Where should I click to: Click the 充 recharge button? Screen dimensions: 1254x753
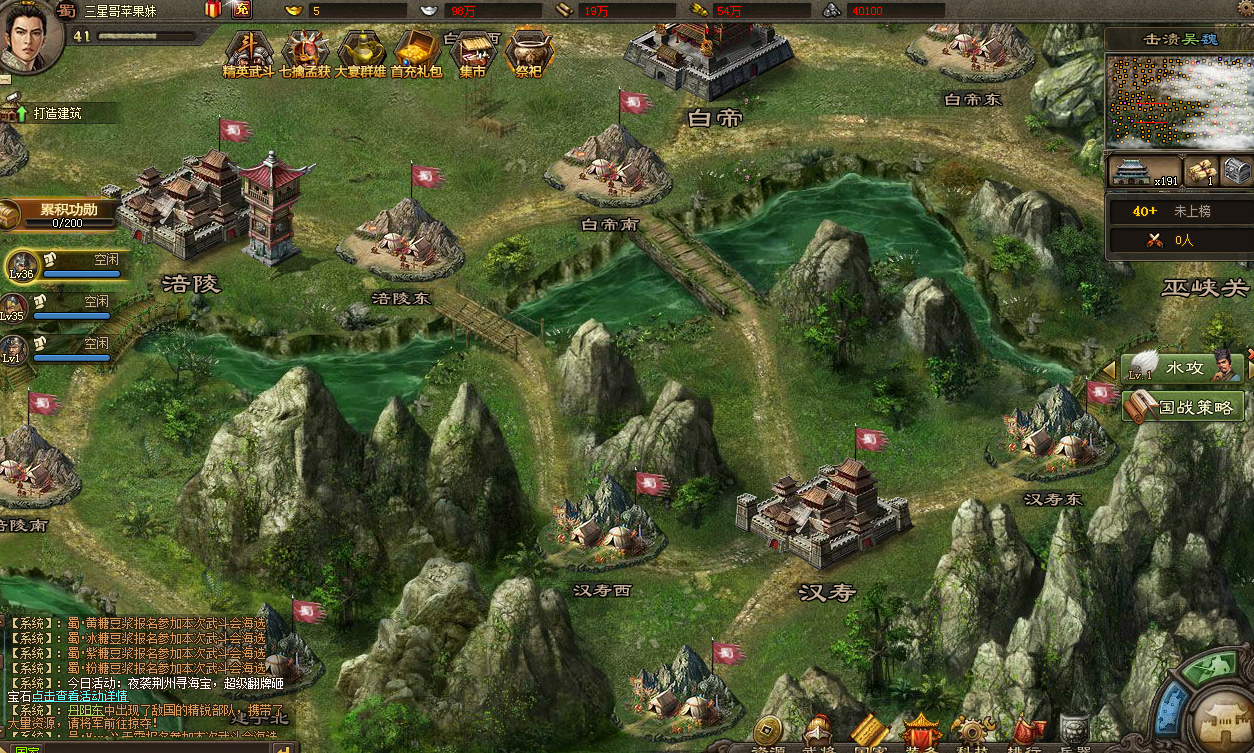pos(241,10)
